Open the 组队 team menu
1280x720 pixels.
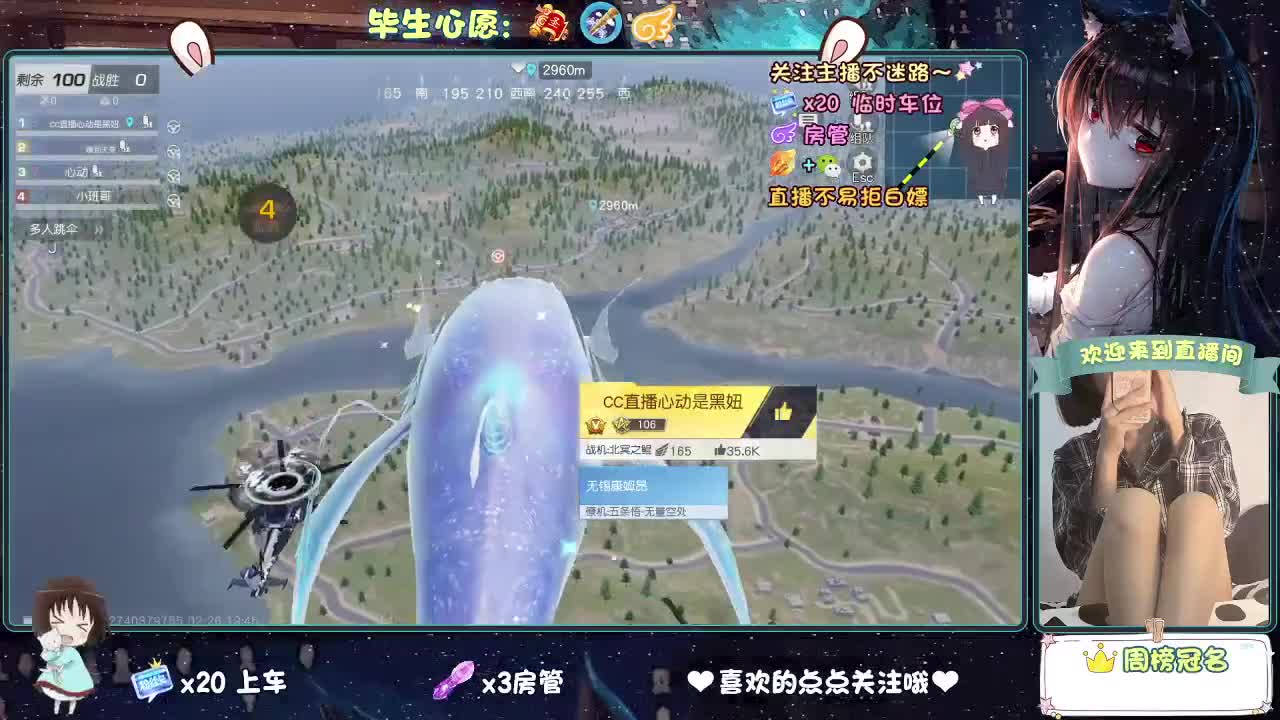click(x=860, y=136)
